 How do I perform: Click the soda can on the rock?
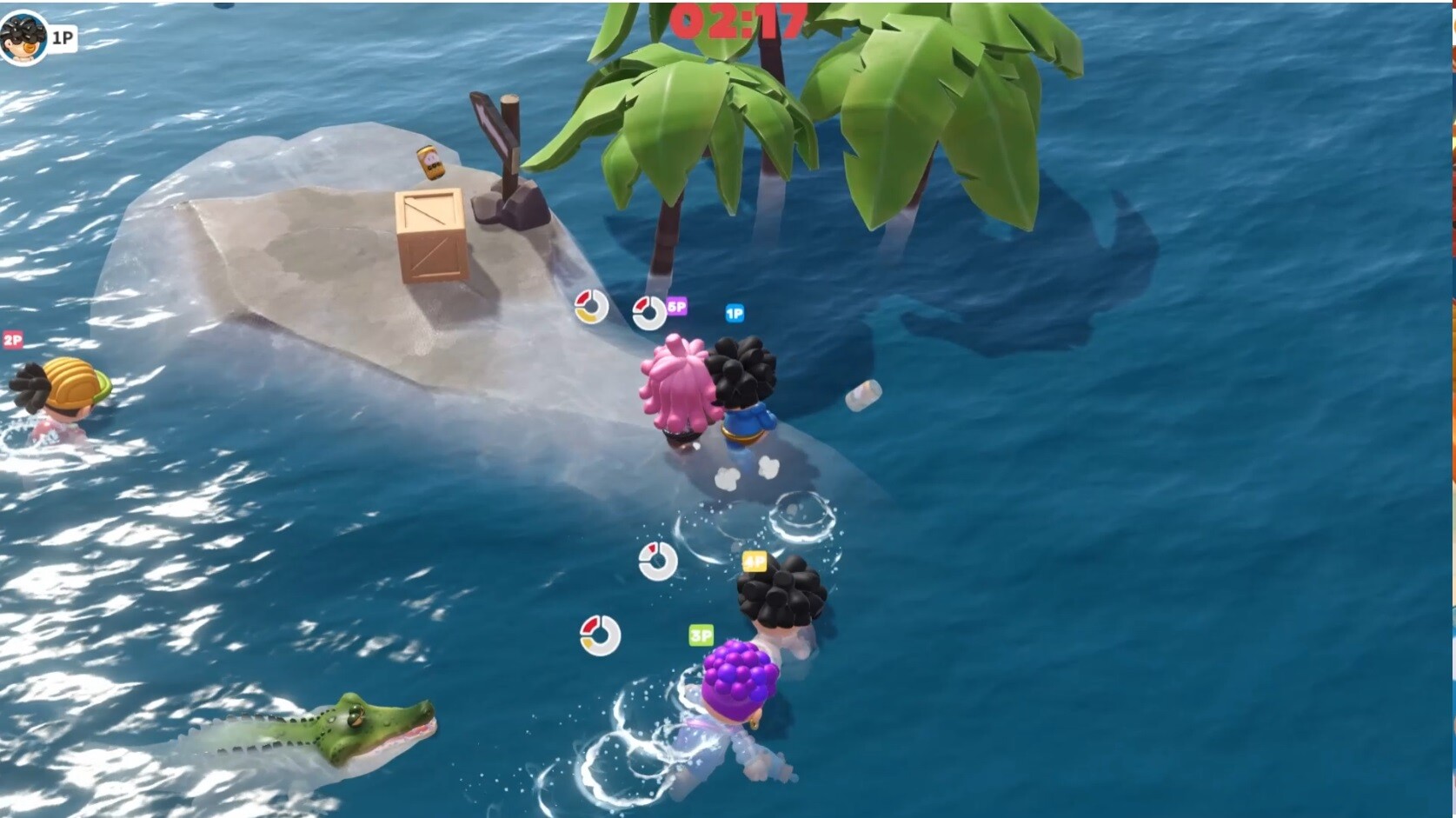429,161
